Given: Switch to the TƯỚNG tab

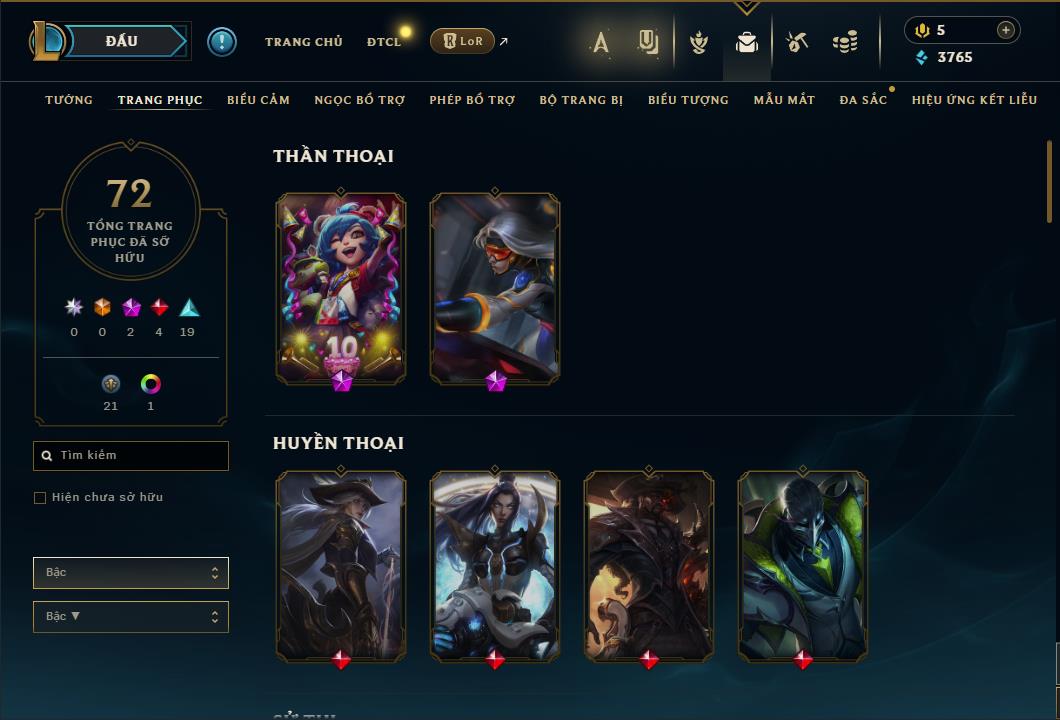Looking at the screenshot, I should pos(69,100).
